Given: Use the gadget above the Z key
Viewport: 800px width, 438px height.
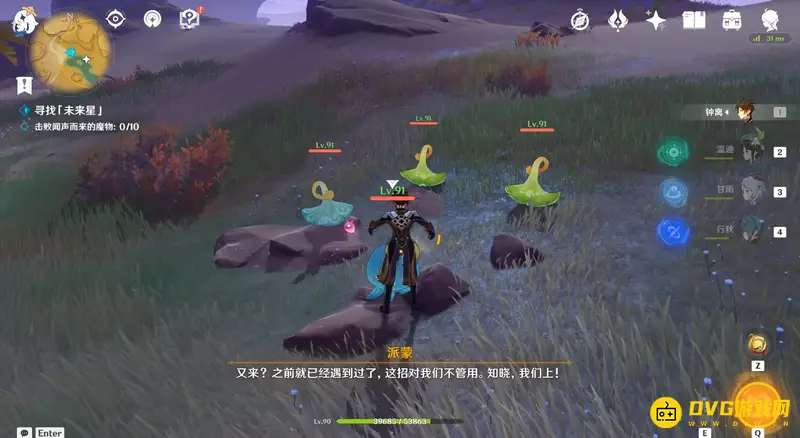Looking at the screenshot, I should tap(759, 346).
